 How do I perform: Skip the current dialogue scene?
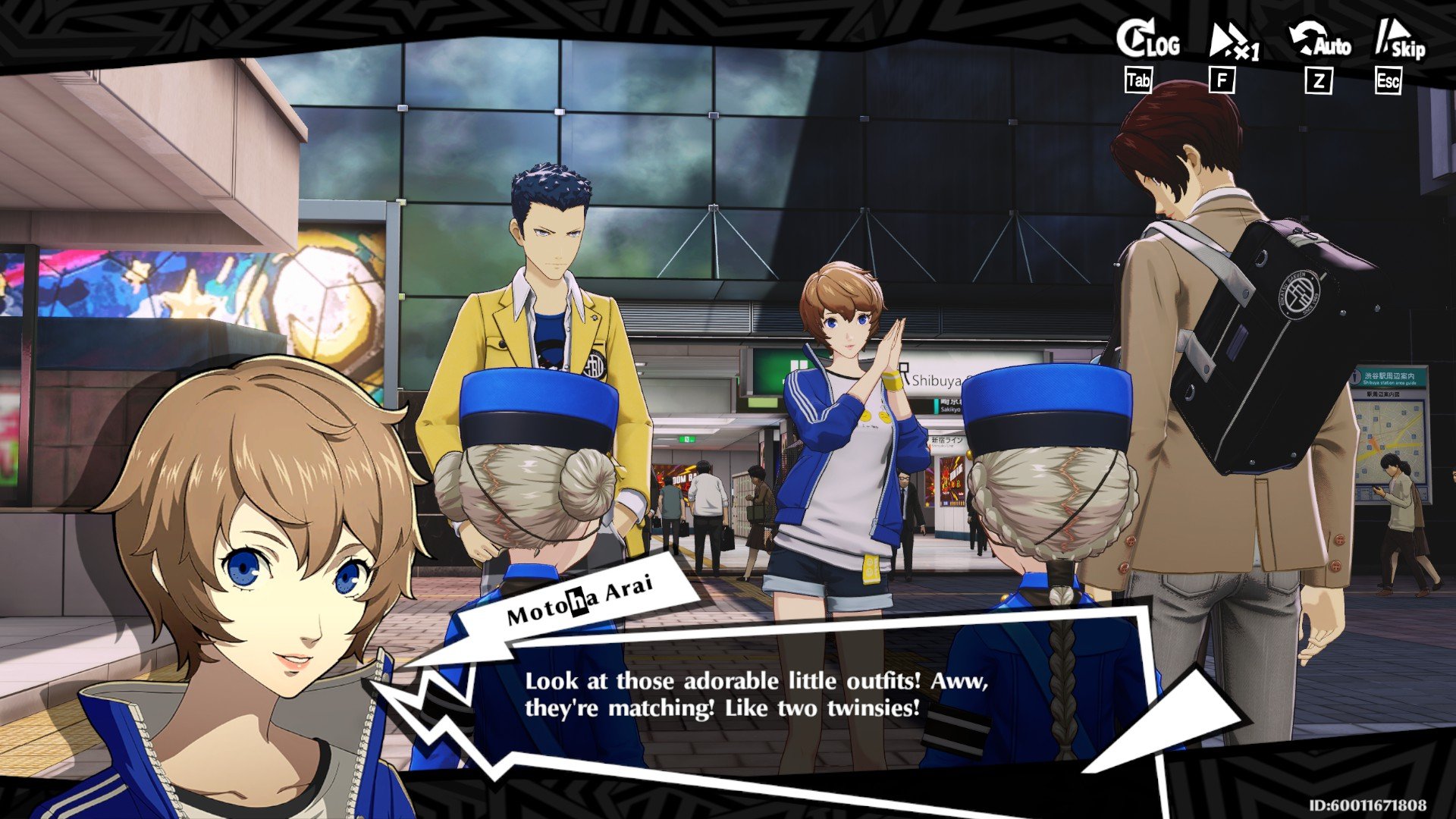click(x=1400, y=42)
